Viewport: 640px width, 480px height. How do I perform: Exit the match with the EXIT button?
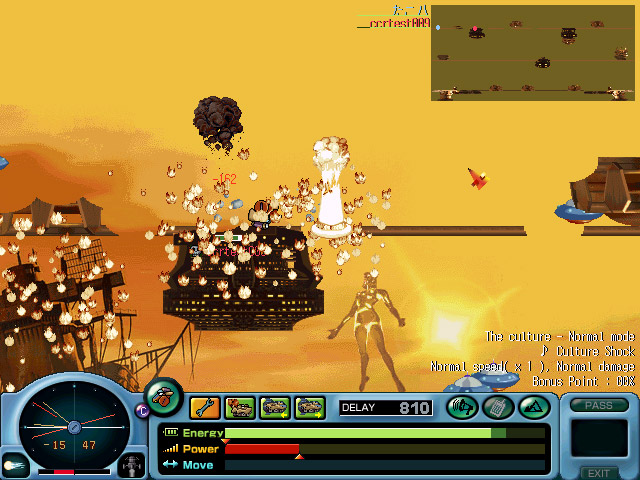click(598, 473)
